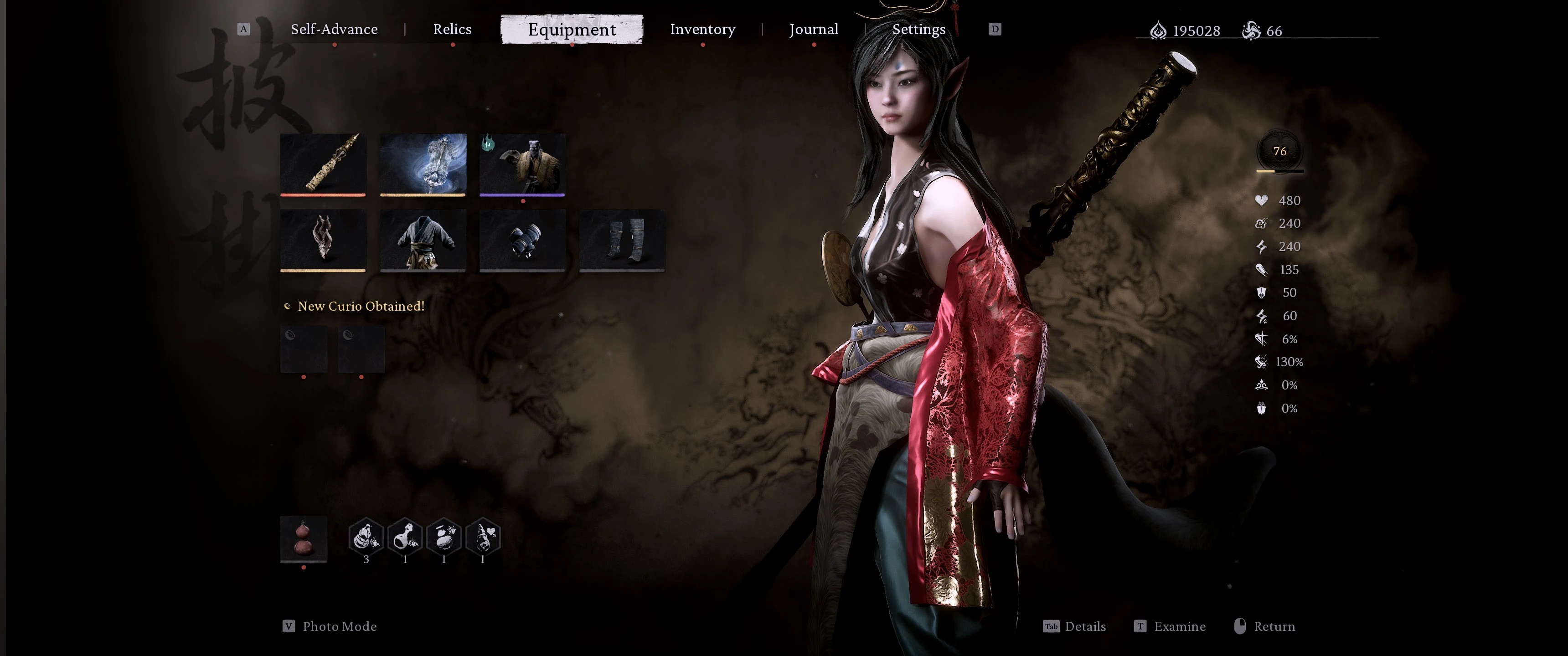Click Photo Mode

339,626
